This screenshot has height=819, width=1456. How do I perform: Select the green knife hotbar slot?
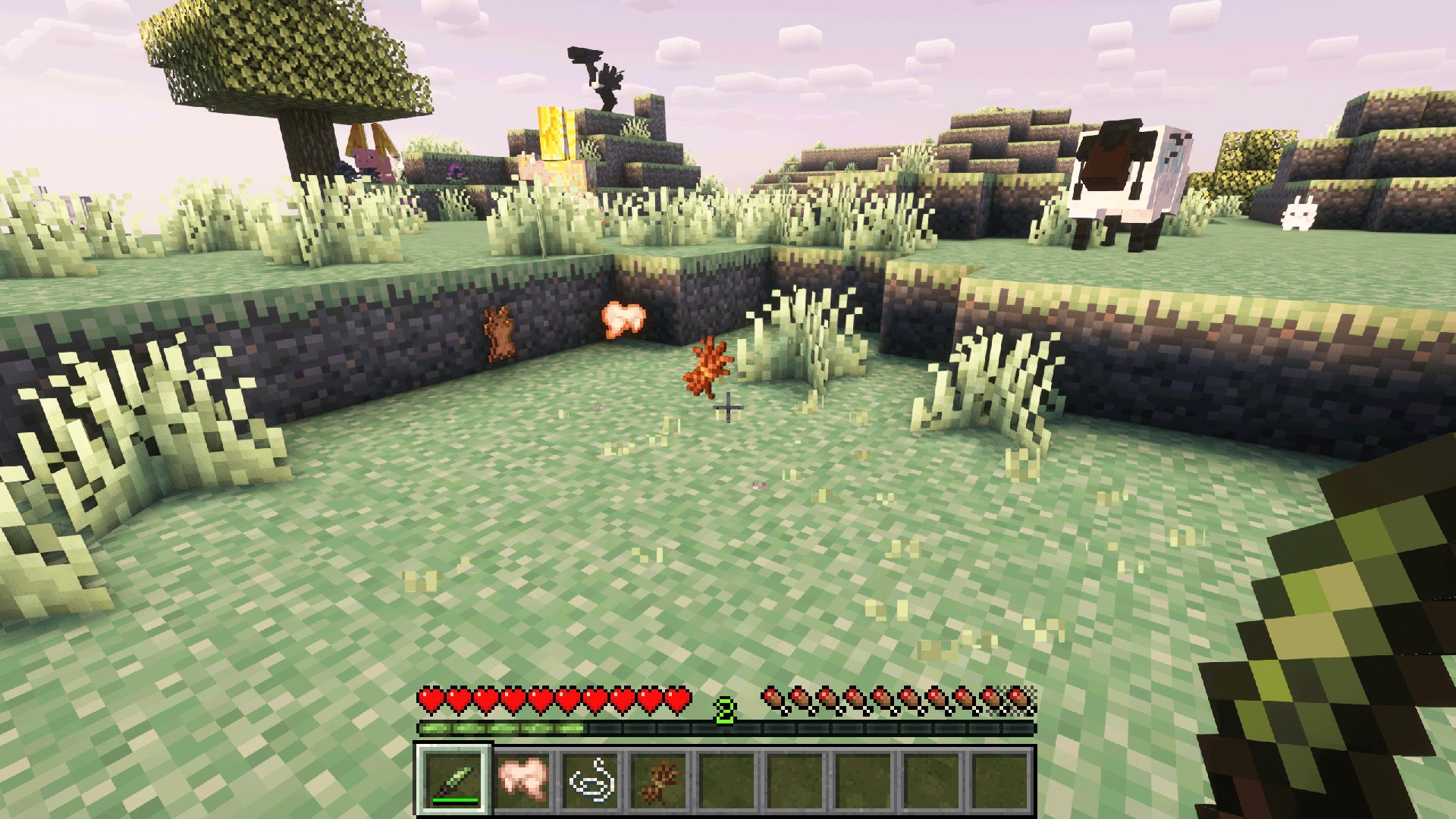[x=454, y=780]
